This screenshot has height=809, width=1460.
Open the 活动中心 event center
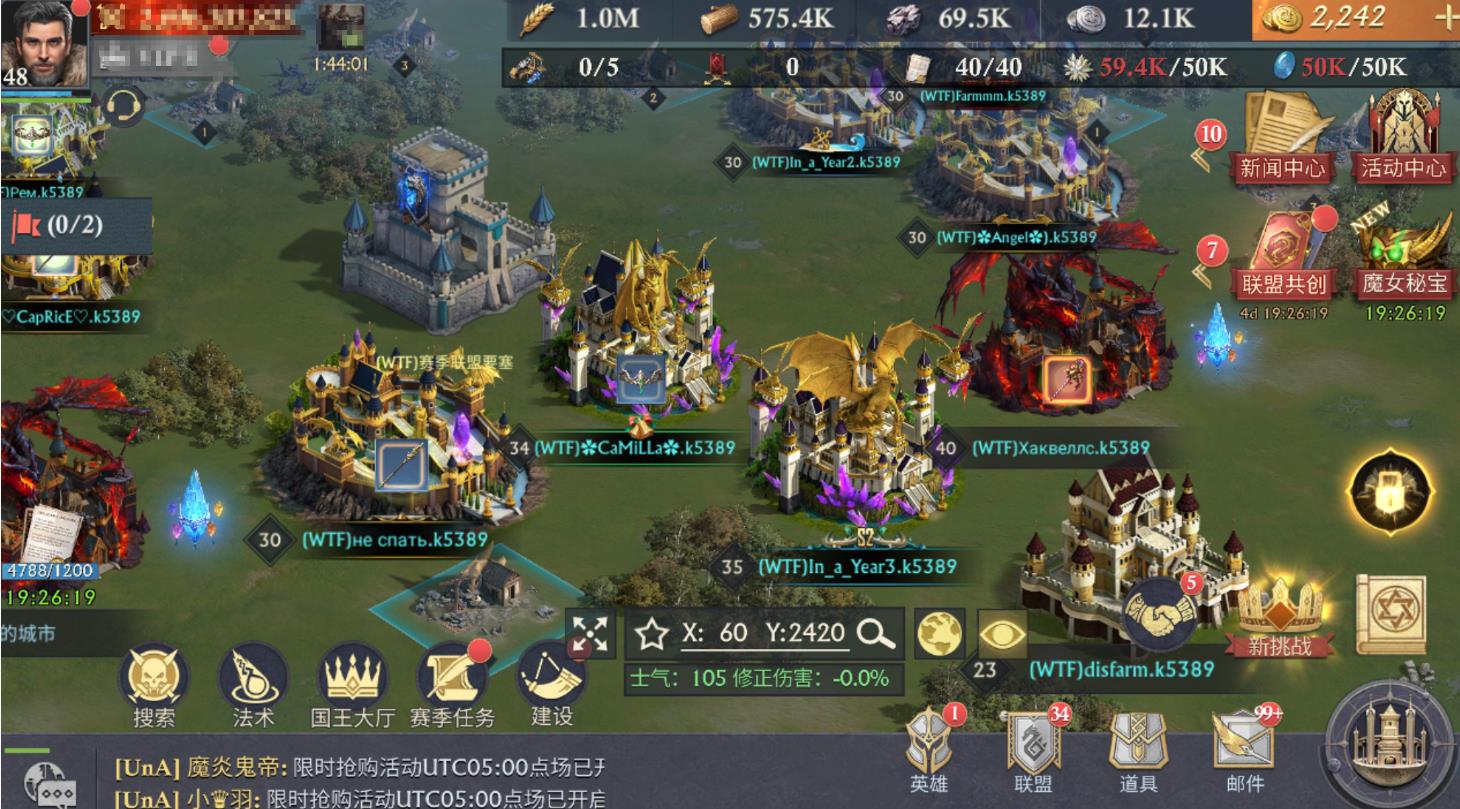coord(1403,137)
